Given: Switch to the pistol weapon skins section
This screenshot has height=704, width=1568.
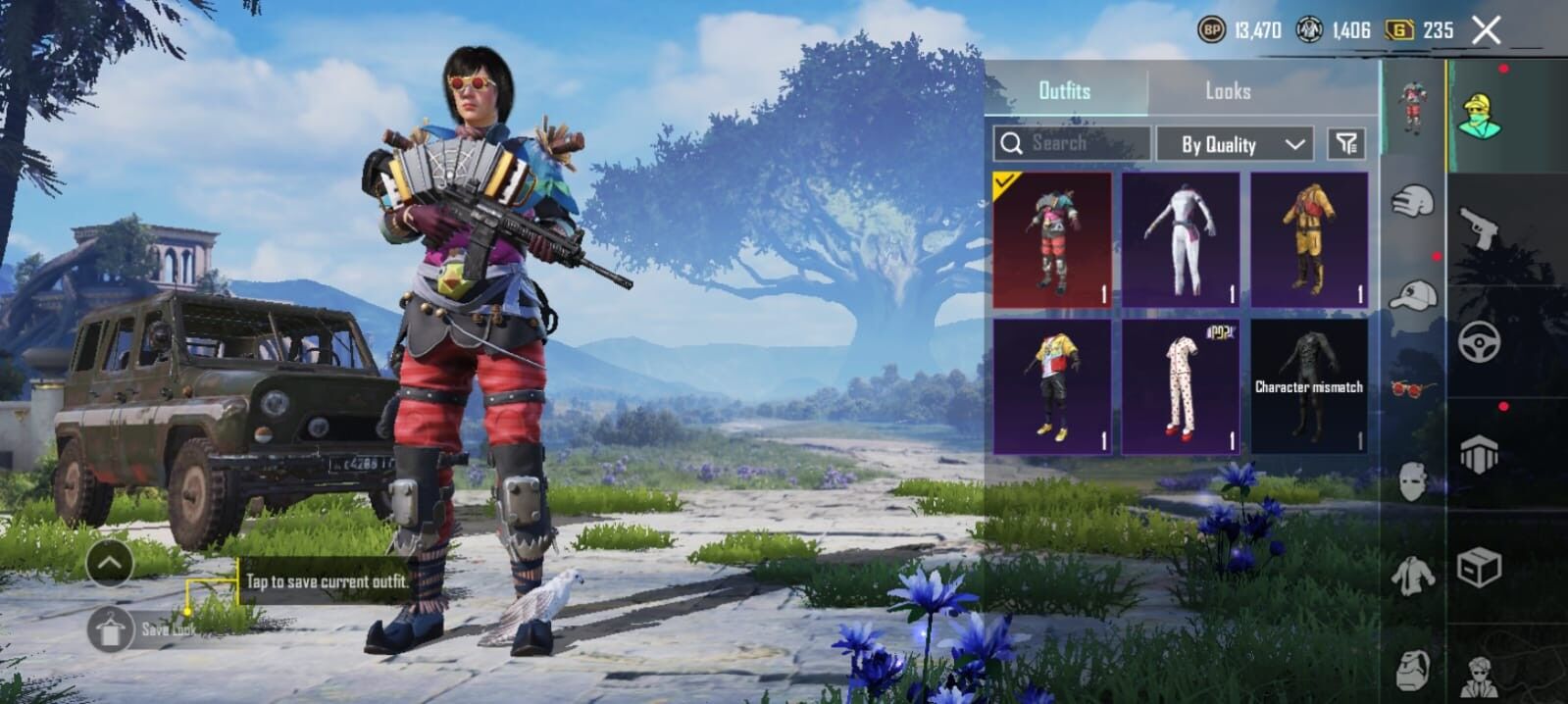Looking at the screenshot, I should 1479,228.
